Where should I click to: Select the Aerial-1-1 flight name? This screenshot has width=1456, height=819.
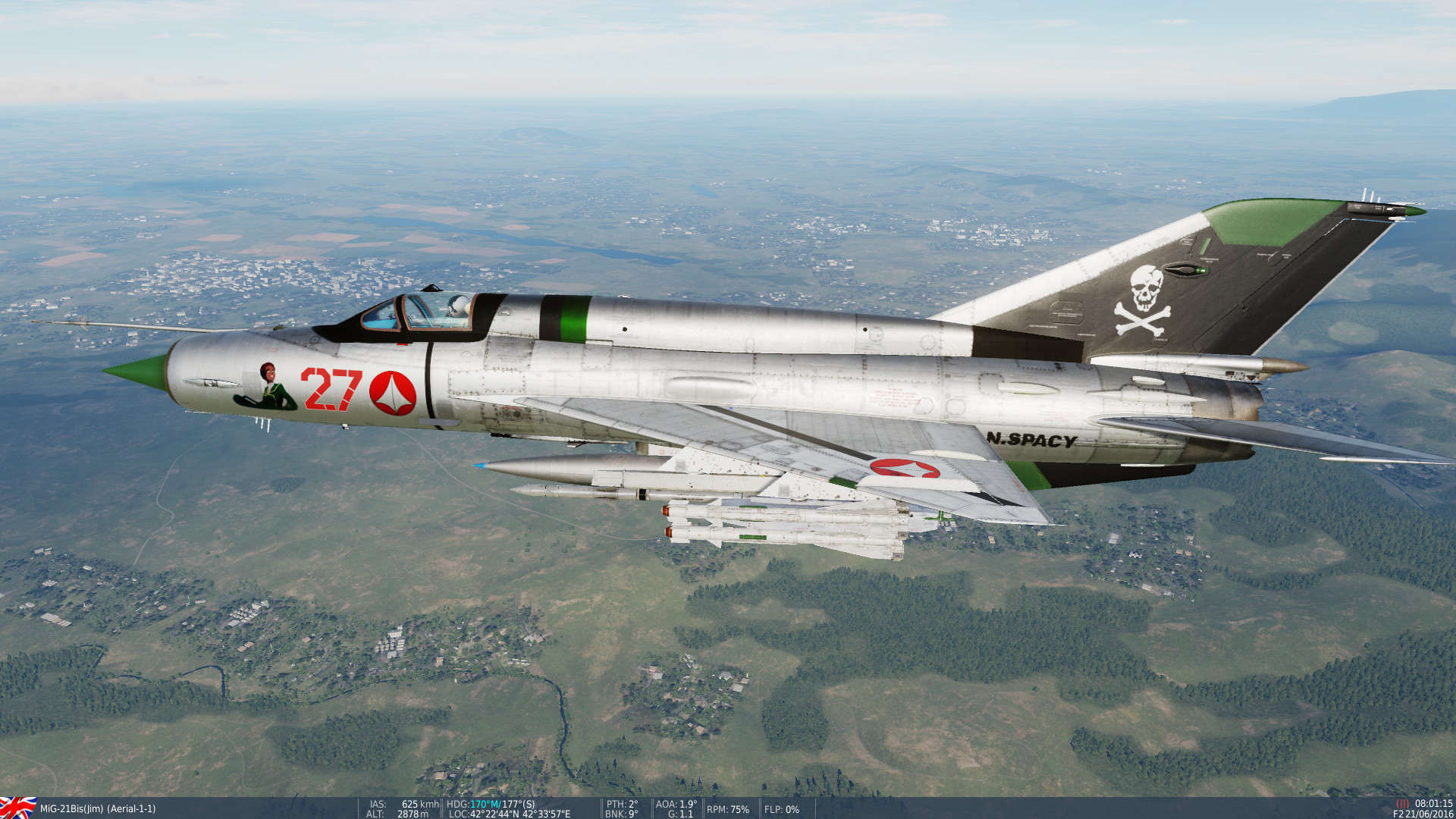coord(133,808)
